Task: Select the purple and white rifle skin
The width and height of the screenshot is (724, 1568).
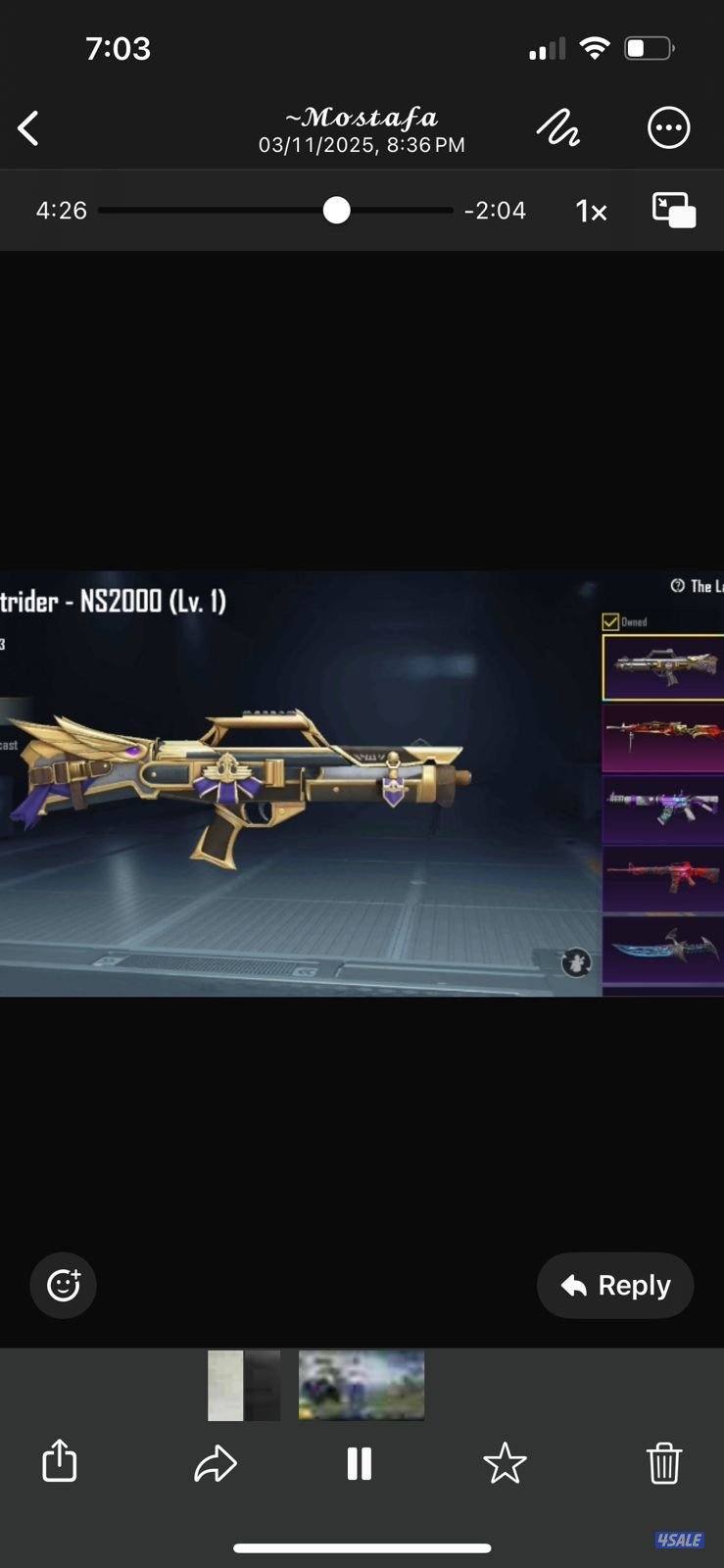Action: [x=663, y=809]
